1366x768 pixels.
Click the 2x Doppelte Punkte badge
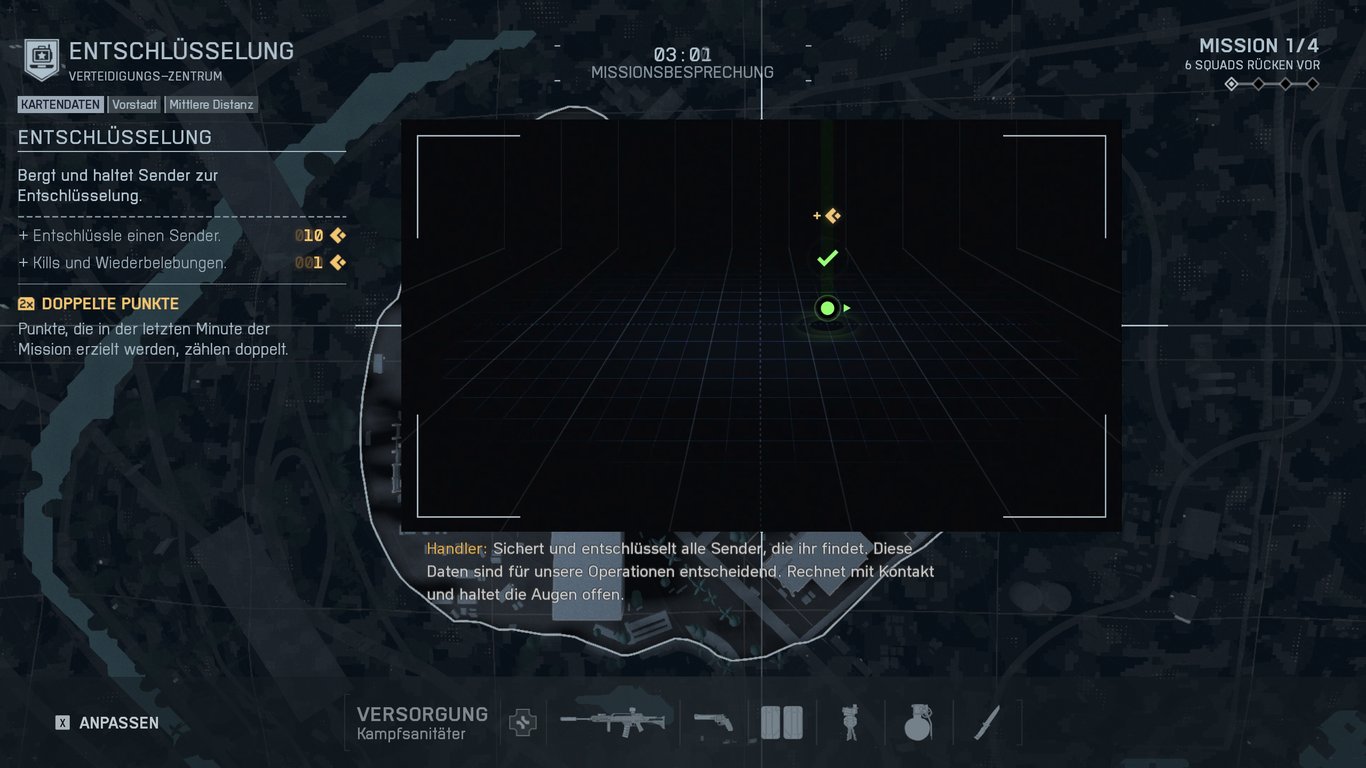click(x=25, y=303)
